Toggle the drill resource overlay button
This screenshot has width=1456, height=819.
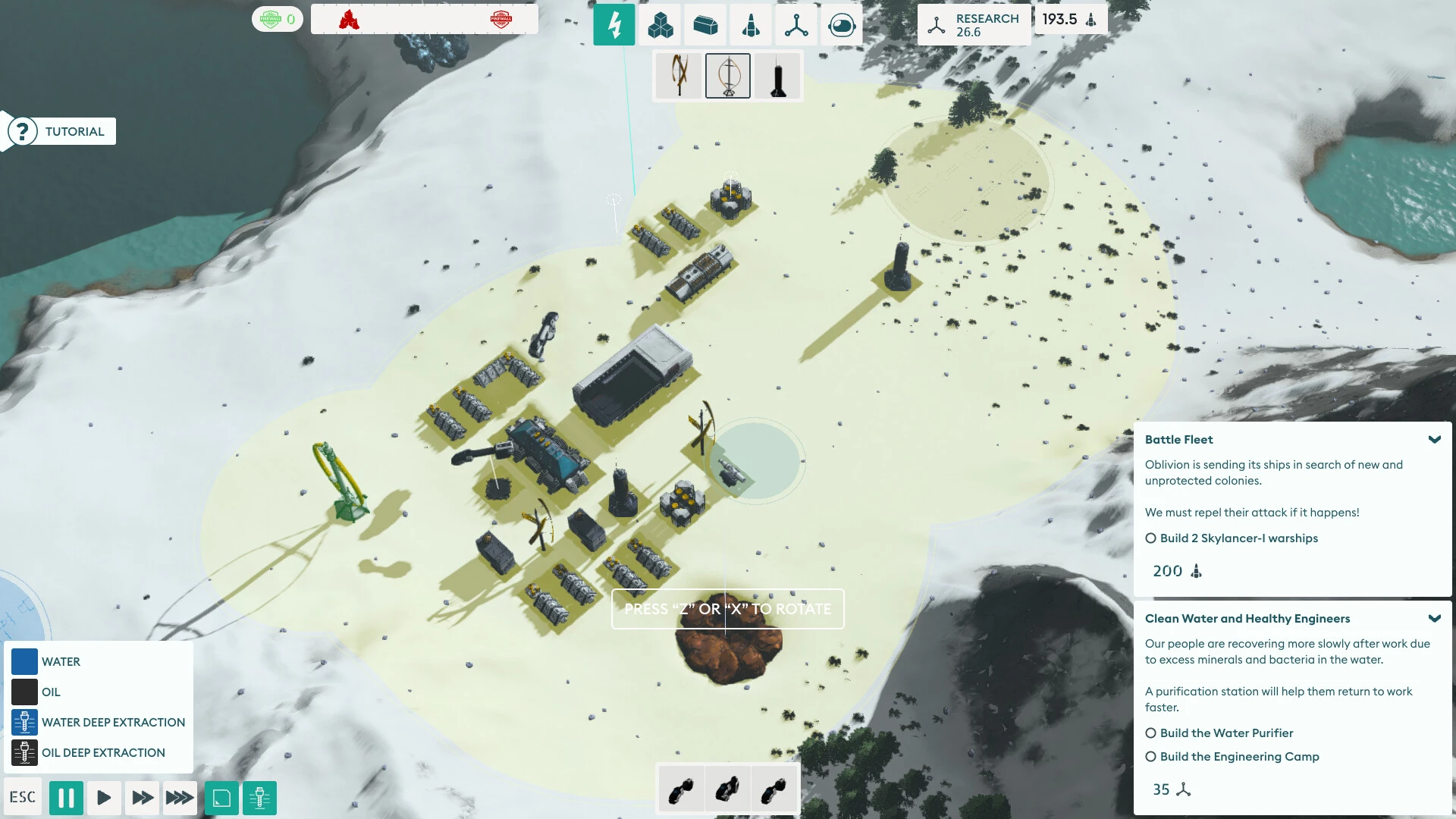tap(259, 798)
